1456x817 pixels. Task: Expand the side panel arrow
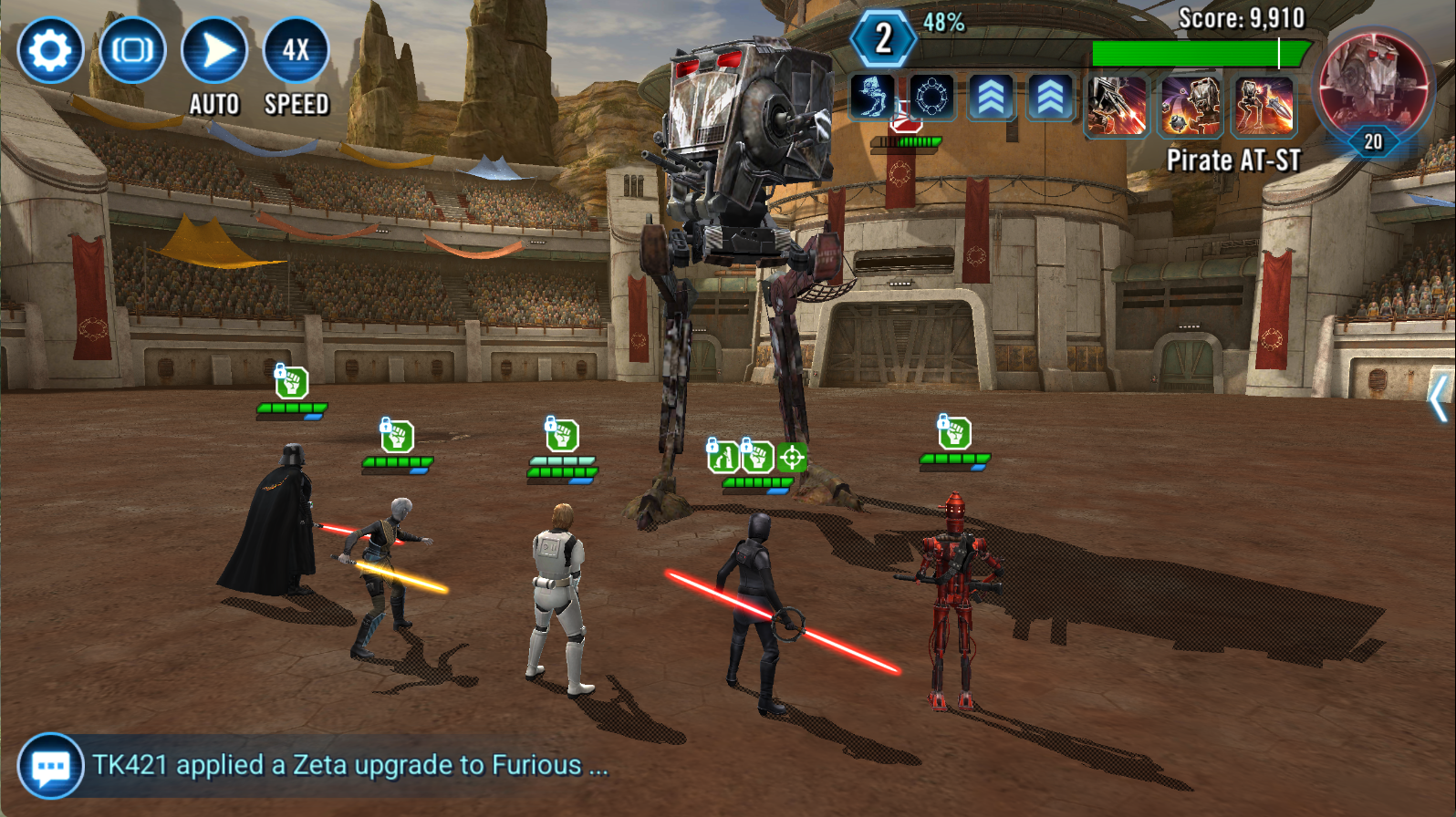pos(1439,398)
